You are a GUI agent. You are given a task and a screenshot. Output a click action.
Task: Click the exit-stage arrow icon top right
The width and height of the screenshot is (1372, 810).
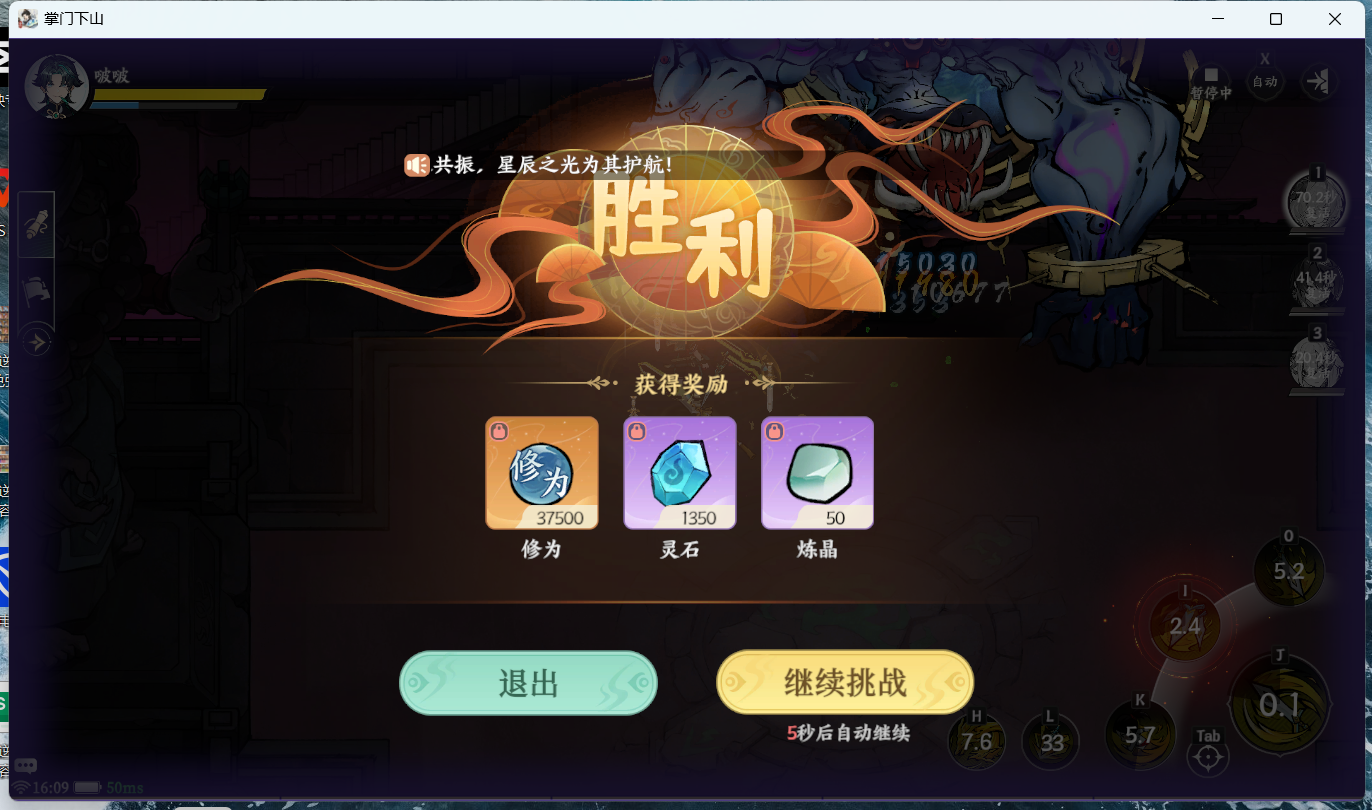tap(1318, 81)
